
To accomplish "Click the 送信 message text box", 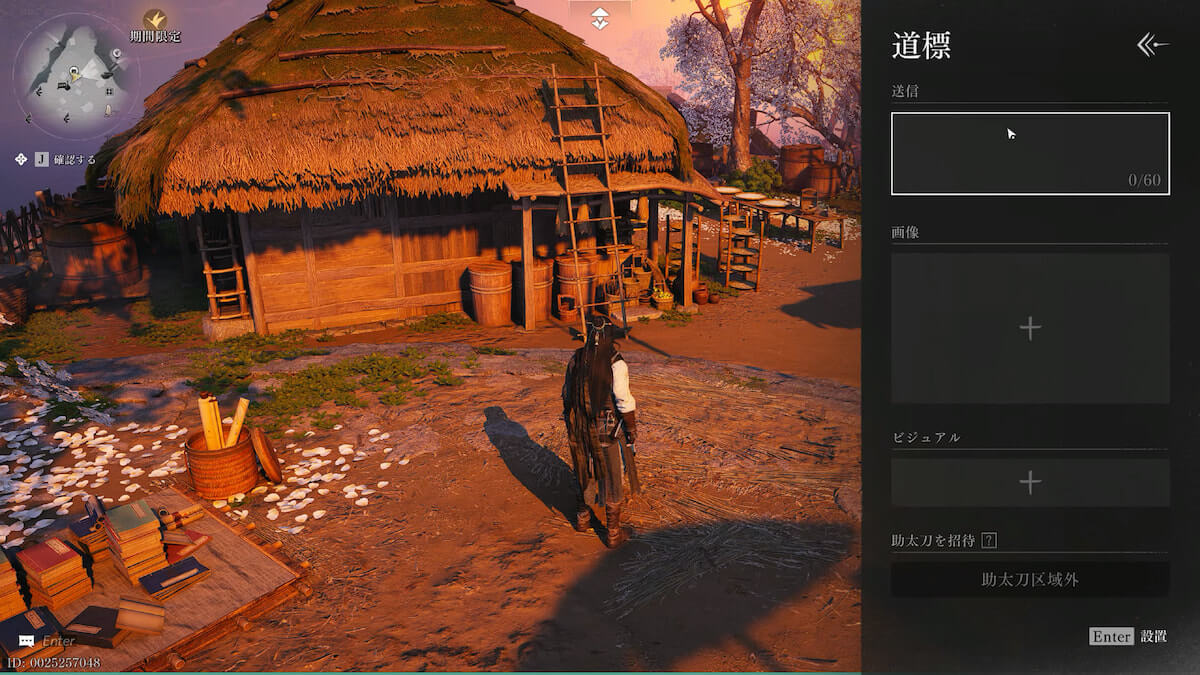I will pyautogui.click(x=1030, y=153).
